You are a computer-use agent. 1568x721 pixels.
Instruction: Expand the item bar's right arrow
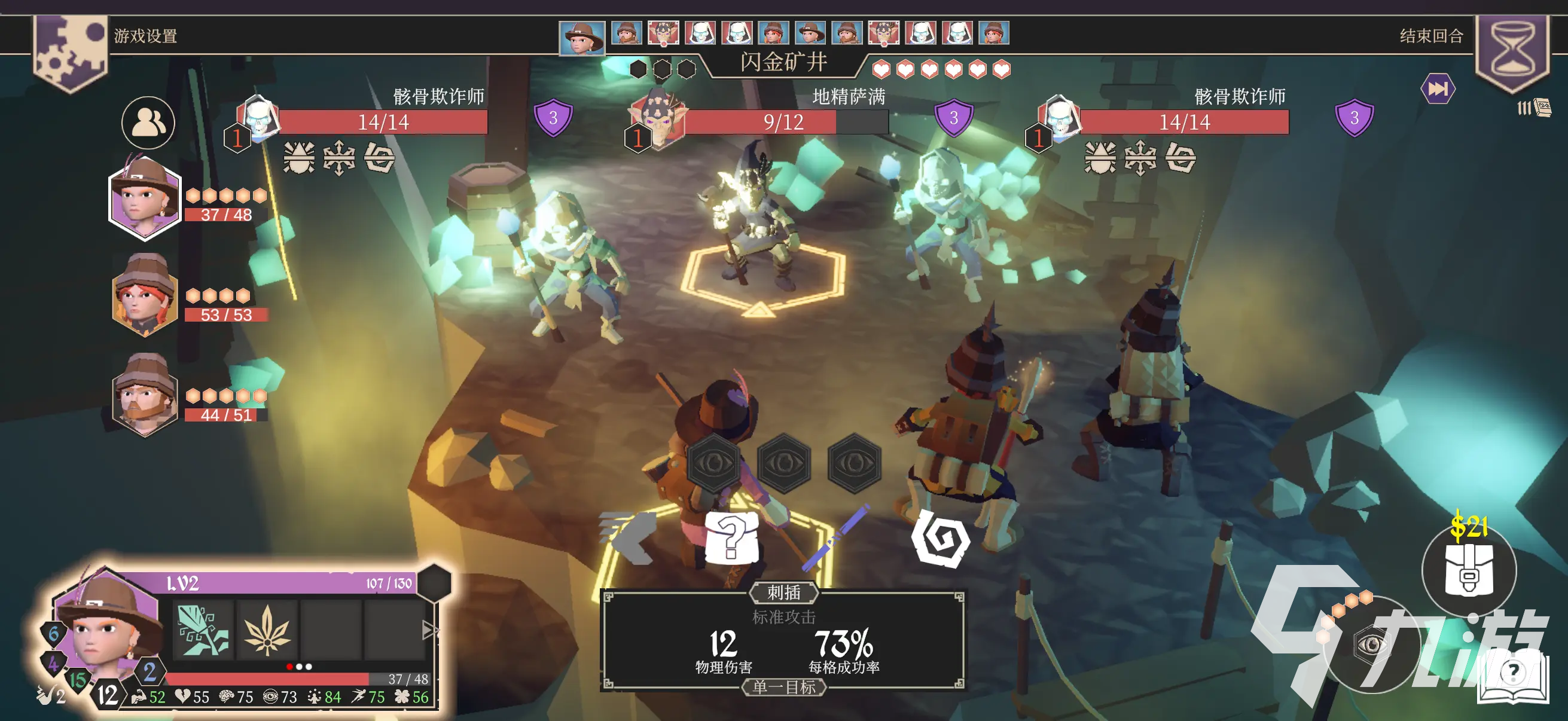(430, 630)
